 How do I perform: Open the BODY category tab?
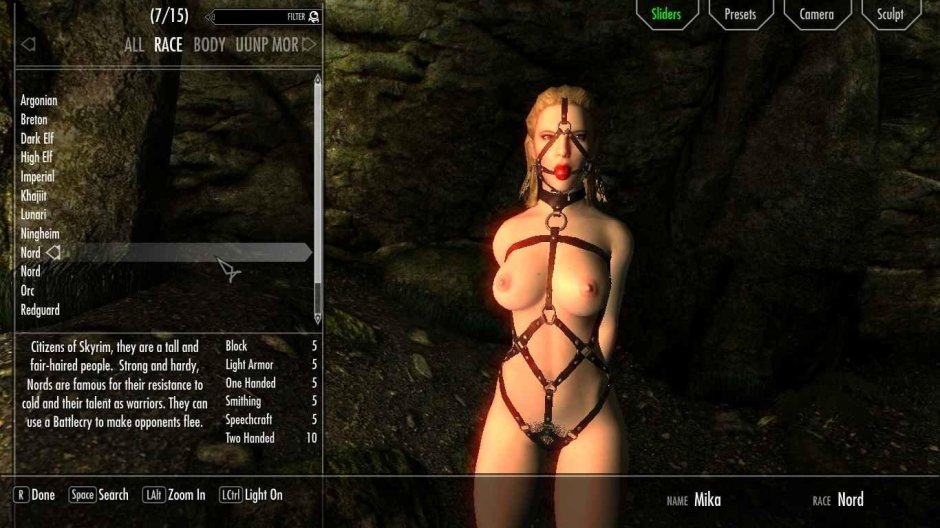(209, 45)
